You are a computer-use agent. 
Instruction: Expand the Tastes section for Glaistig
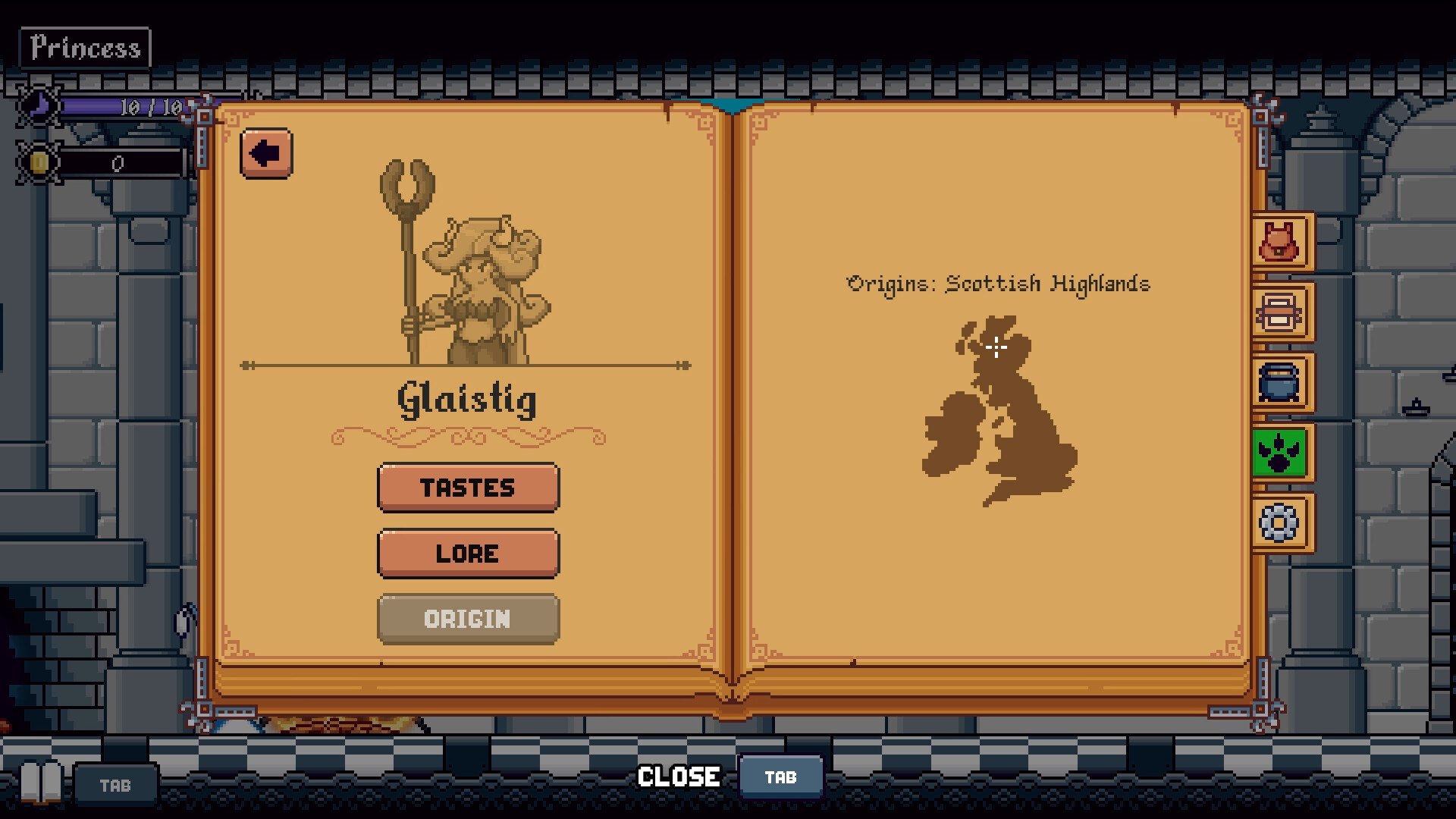pos(468,488)
